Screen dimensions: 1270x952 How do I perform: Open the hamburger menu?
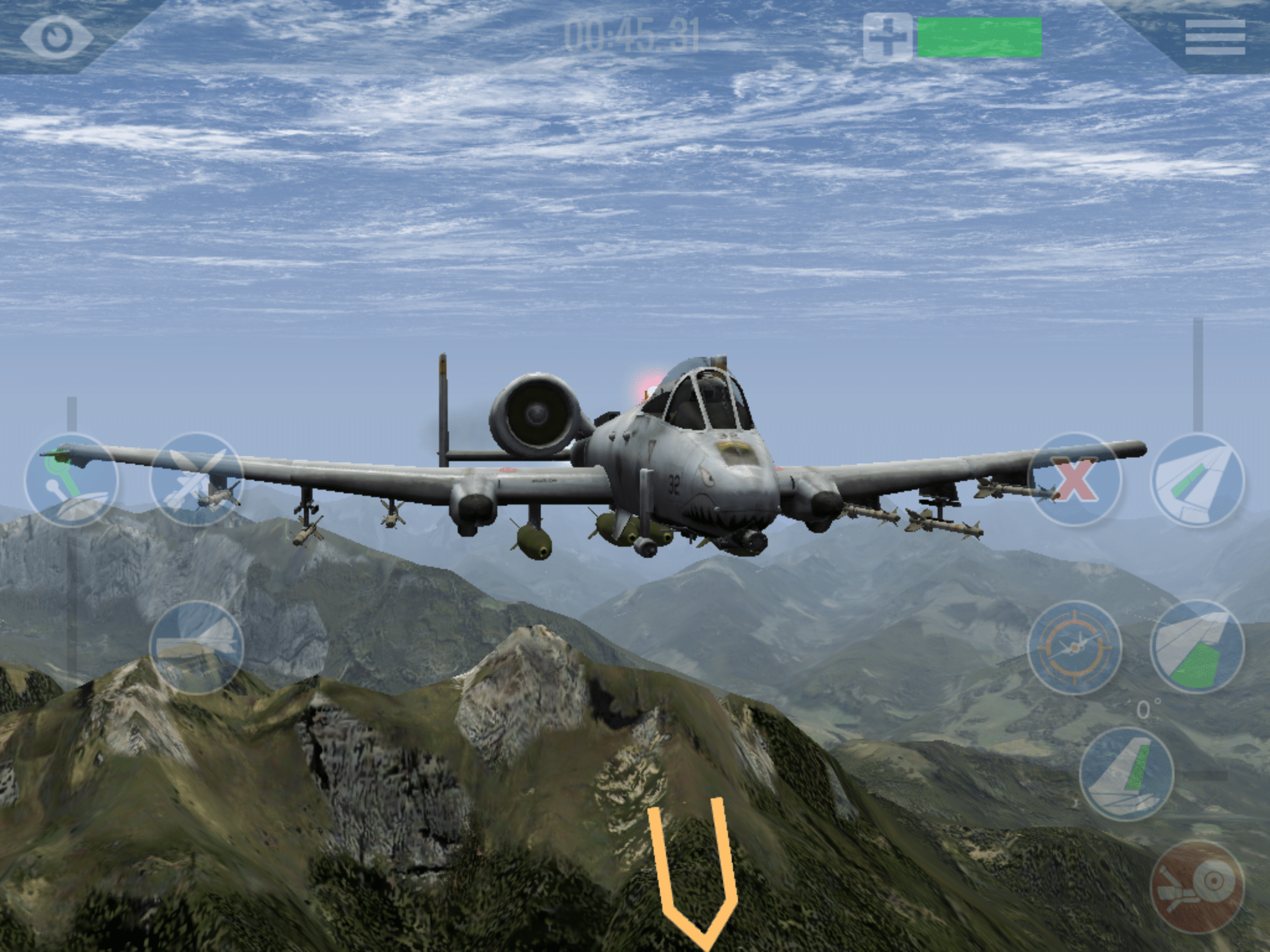(x=1214, y=37)
